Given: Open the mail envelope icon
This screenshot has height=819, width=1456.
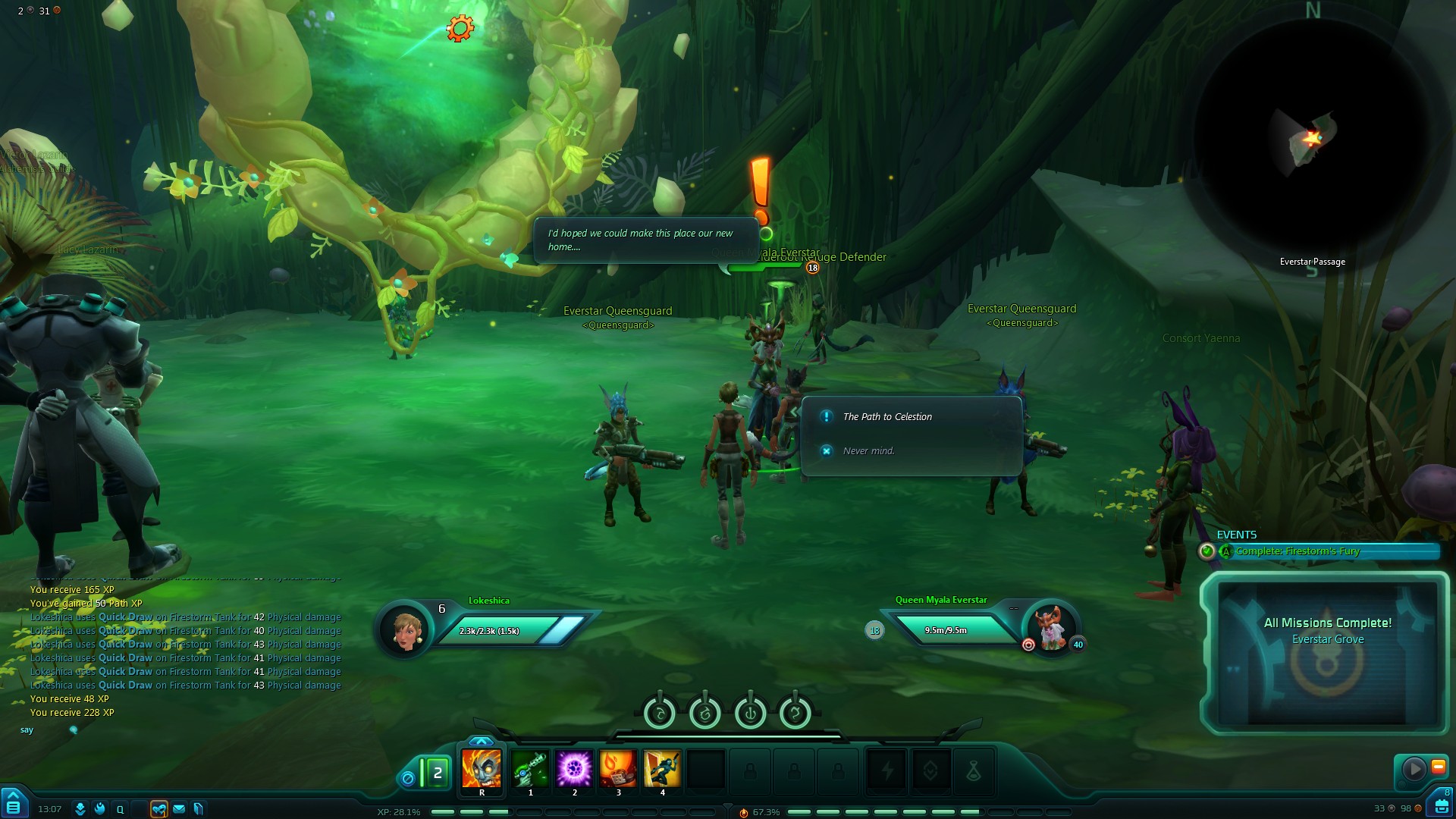Looking at the screenshot, I should [179, 809].
